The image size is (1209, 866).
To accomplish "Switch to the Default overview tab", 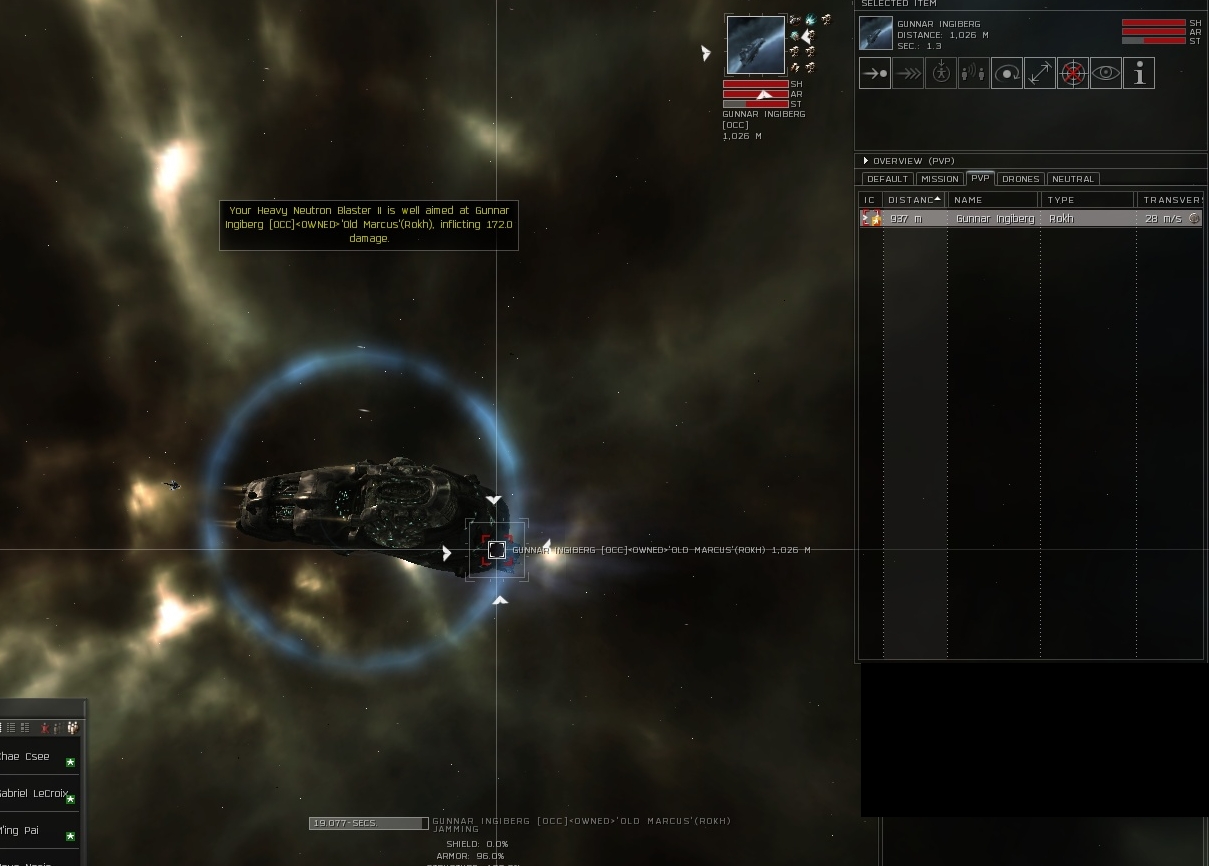I will tap(887, 179).
